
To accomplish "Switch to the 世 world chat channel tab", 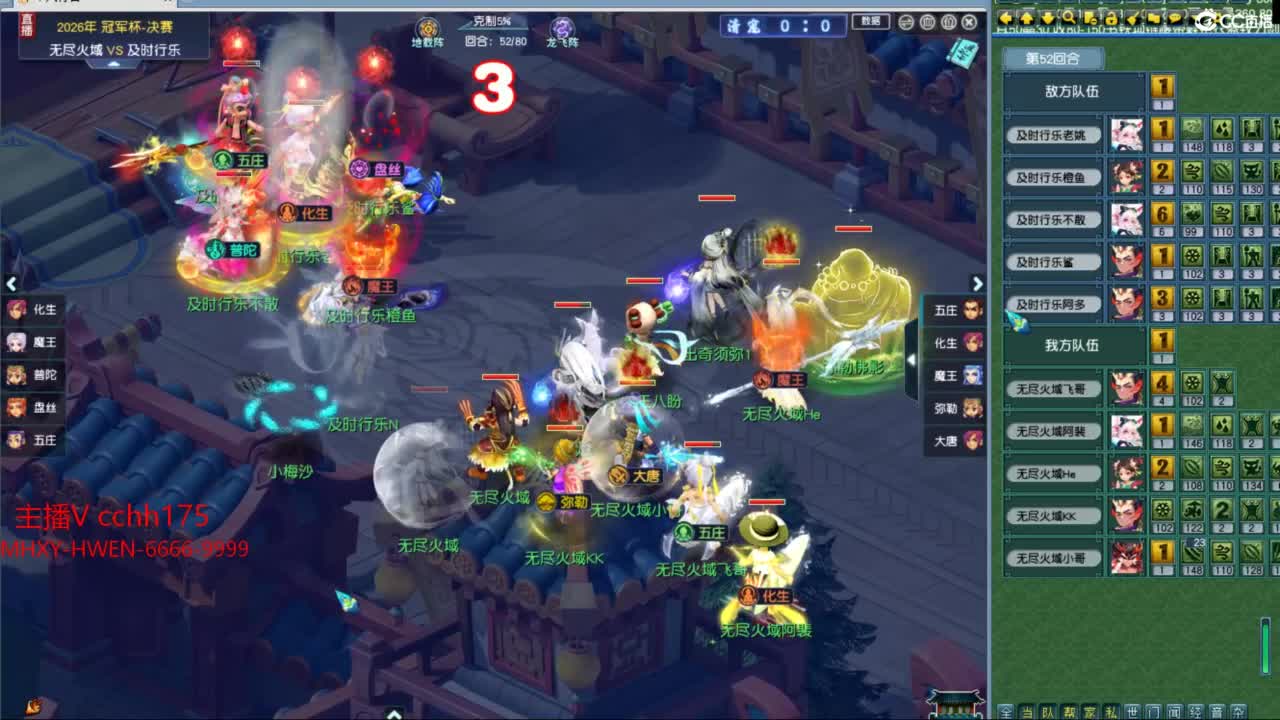I will coord(1133,712).
